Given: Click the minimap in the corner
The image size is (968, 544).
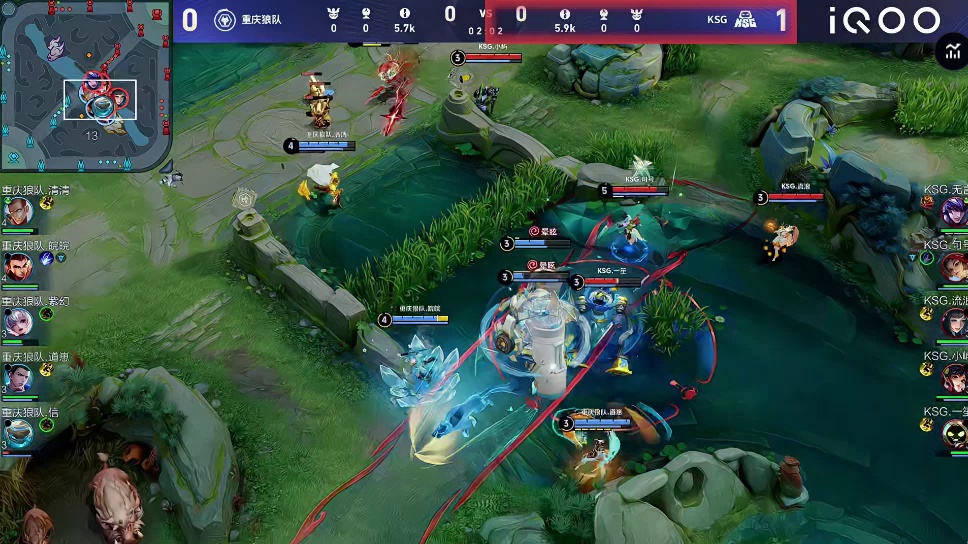Looking at the screenshot, I should point(85,86).
